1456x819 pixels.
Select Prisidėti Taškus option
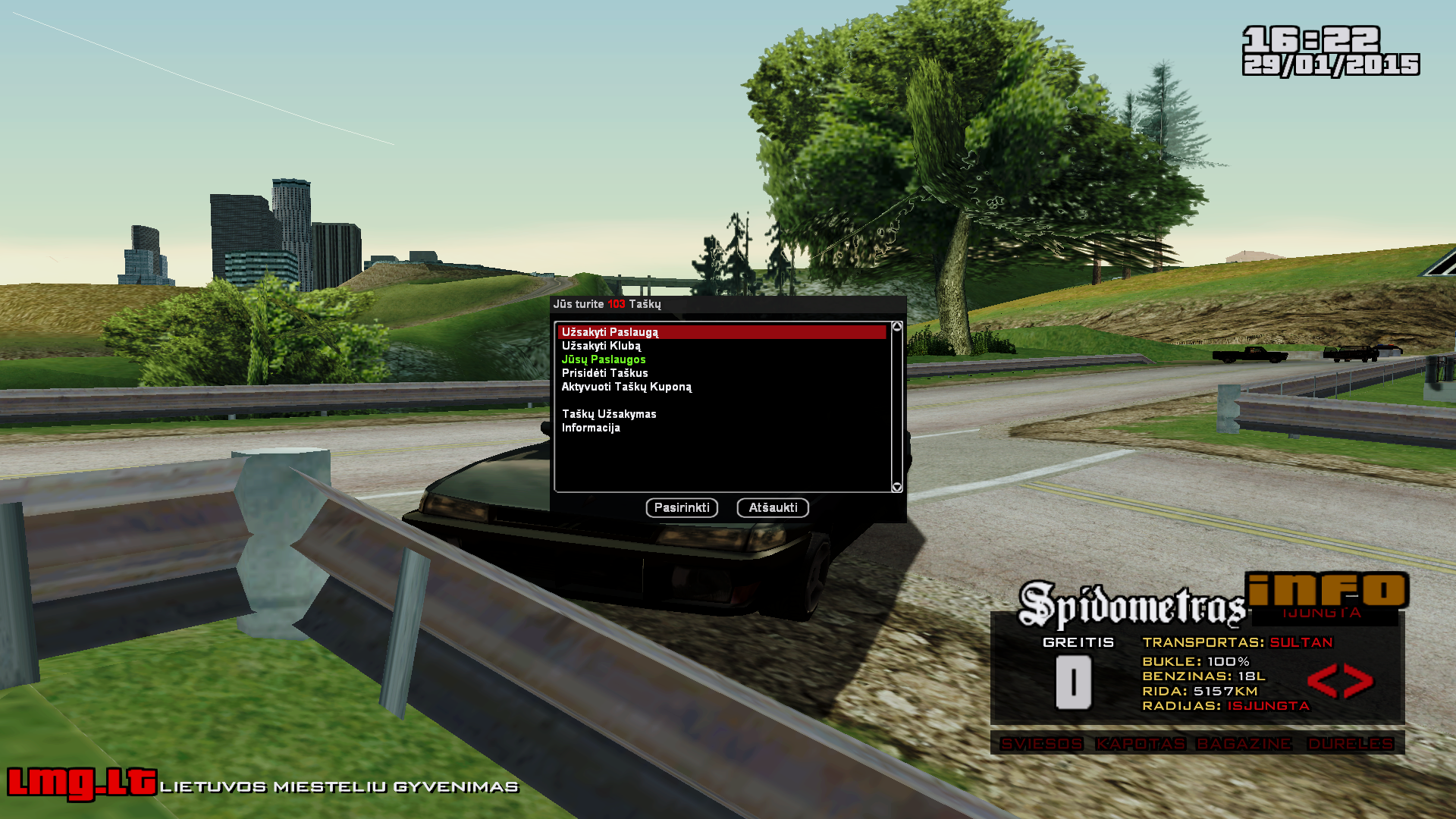(604, 373)
